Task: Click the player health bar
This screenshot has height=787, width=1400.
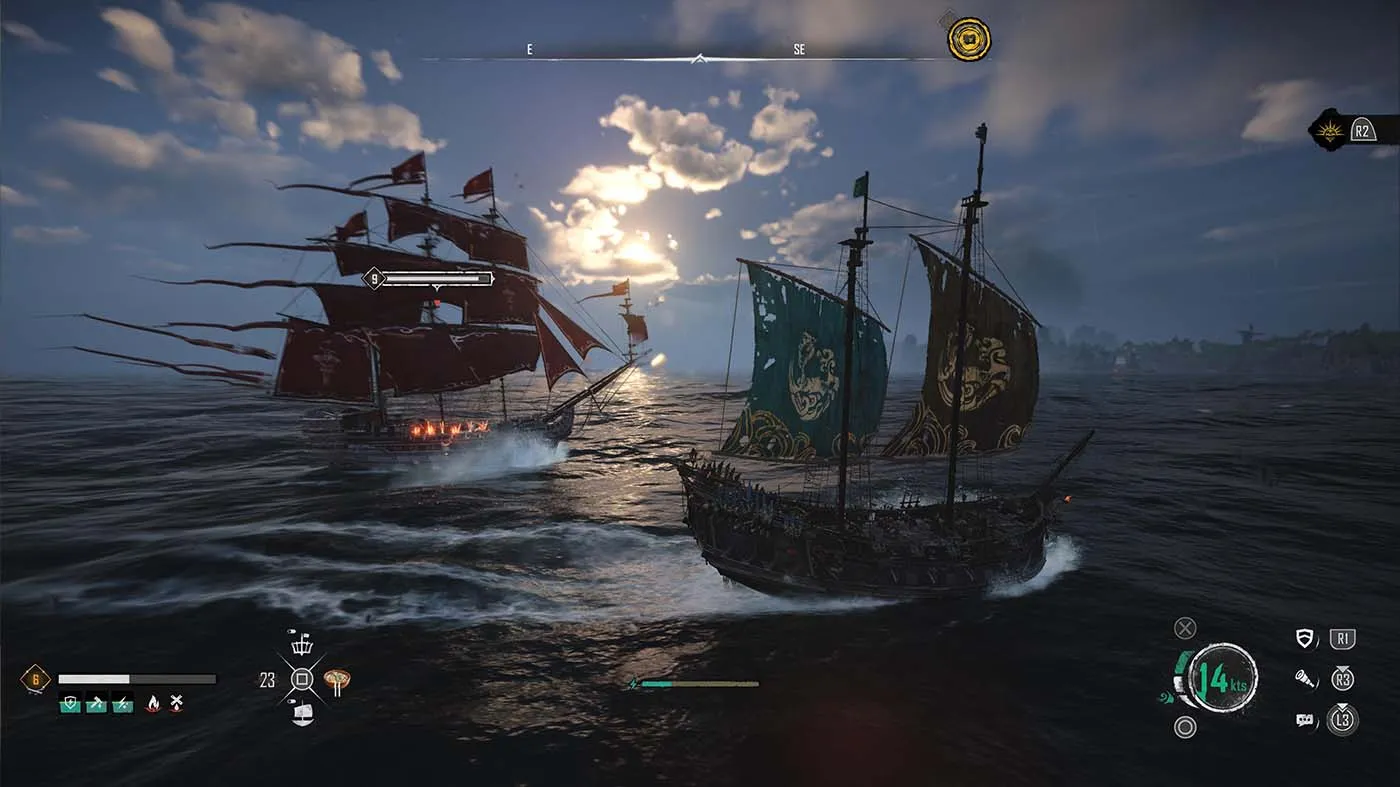Action: coord(134,677)
